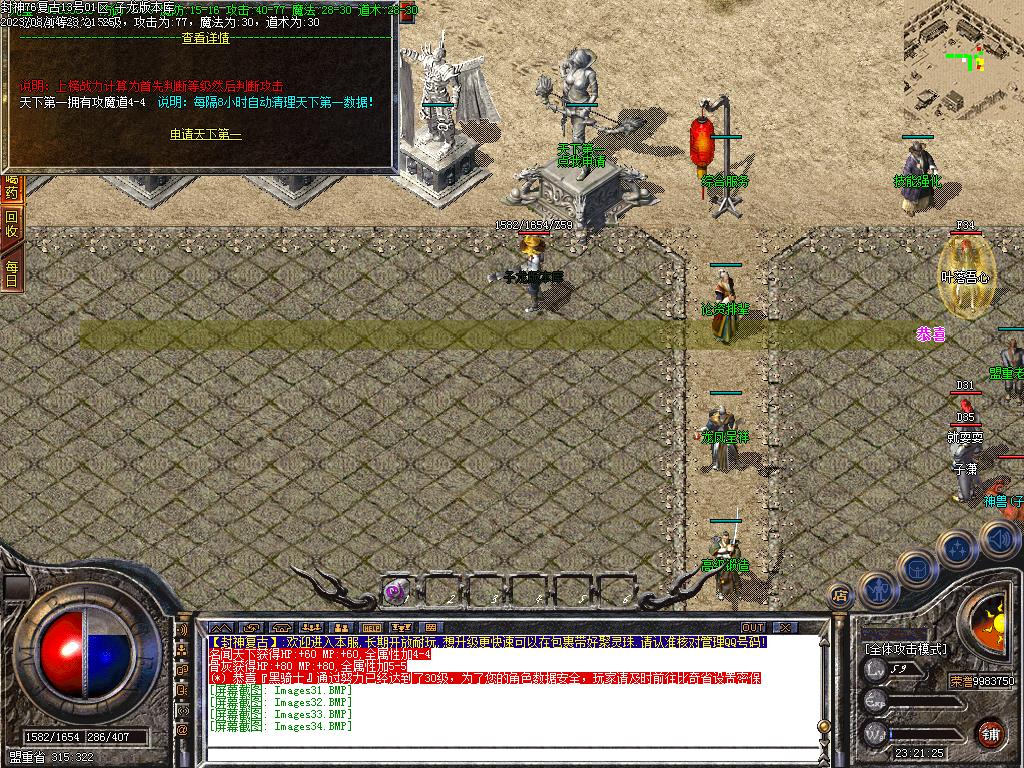
Task: Open the 回收 recycle side tab
Action: click(12, 224)
